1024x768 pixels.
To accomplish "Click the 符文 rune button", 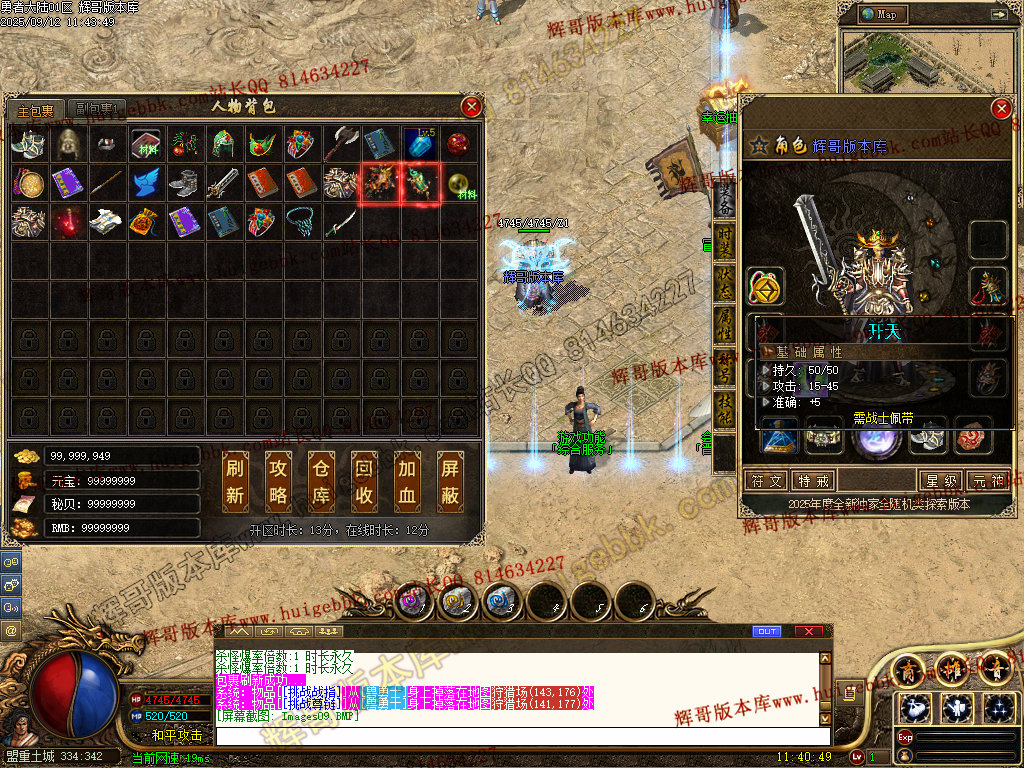I will point(768,481).
